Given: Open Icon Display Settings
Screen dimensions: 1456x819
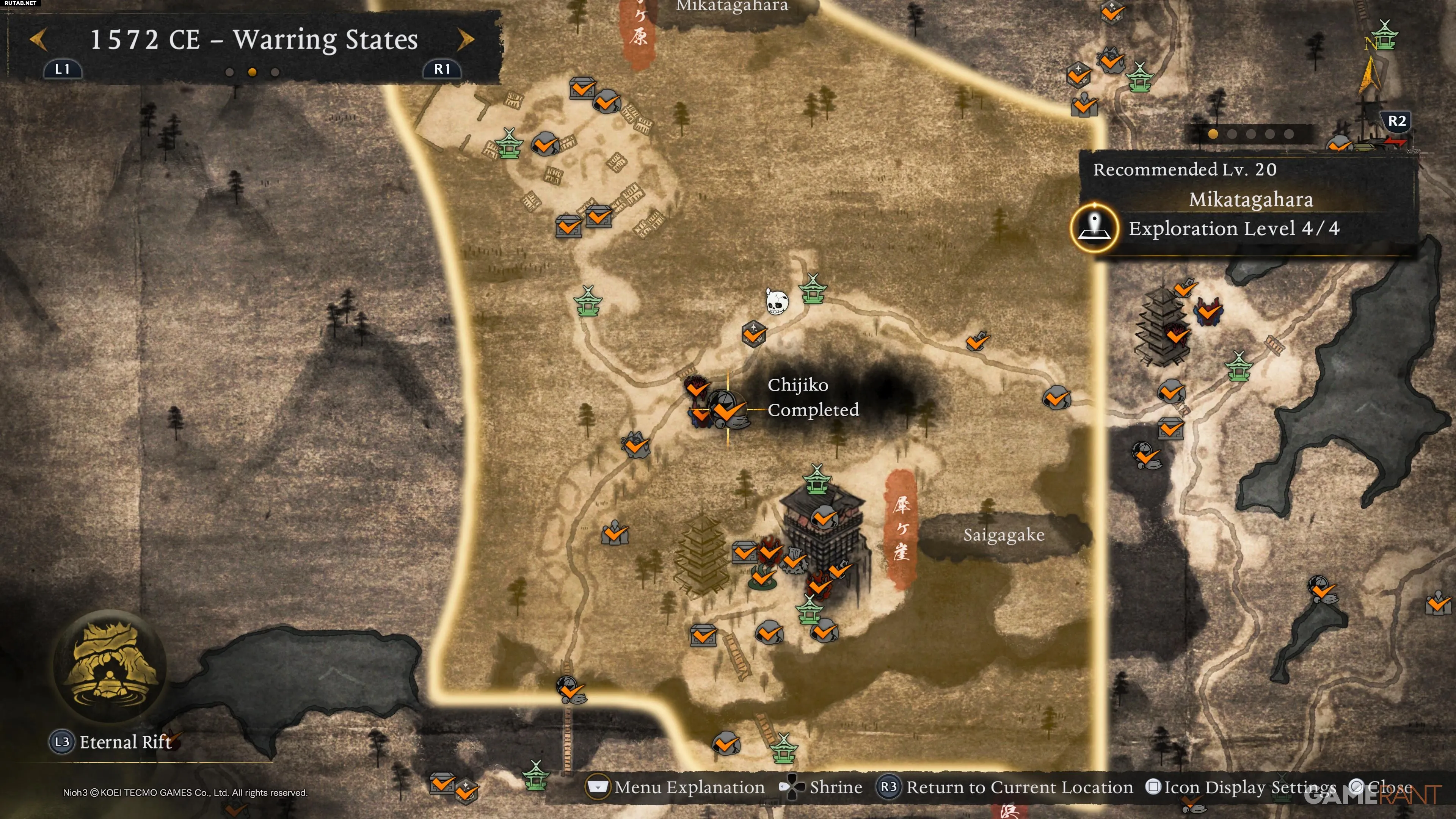Looking at the screenshot, I should click(1249, 787).
